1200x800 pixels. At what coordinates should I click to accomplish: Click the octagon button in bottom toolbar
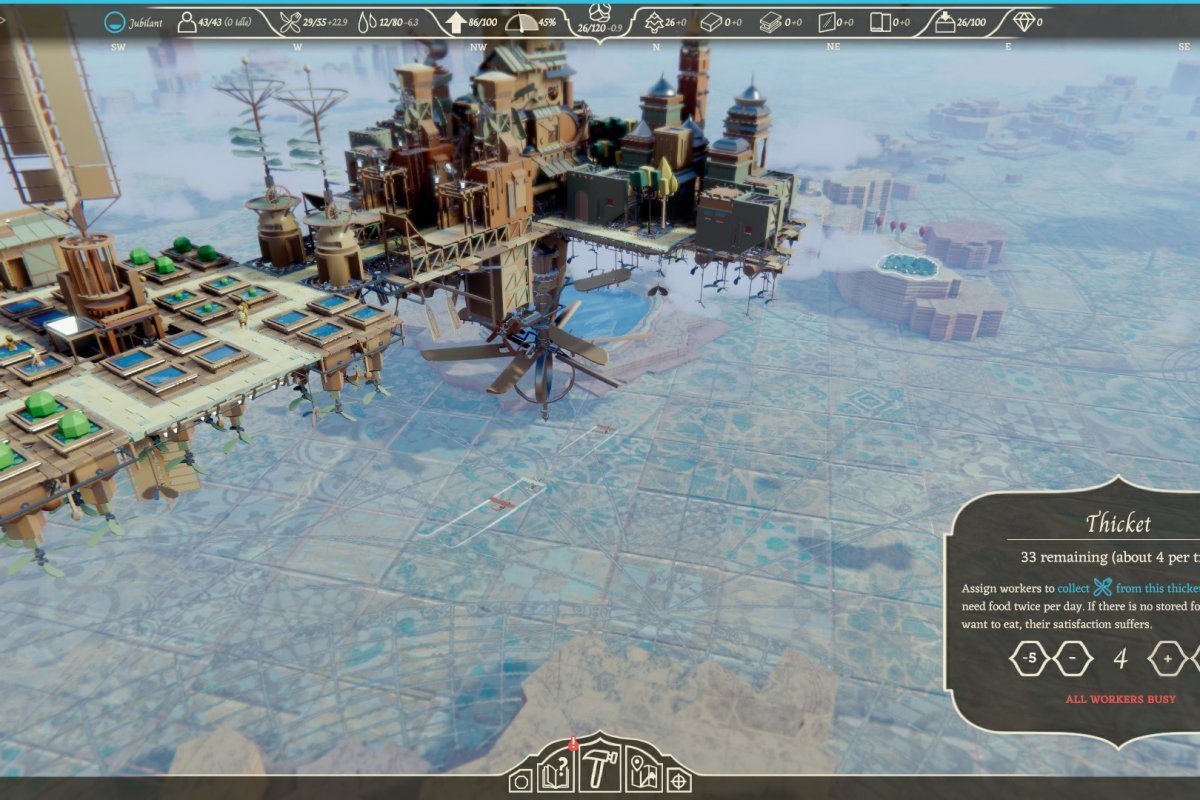click(520, 781)
